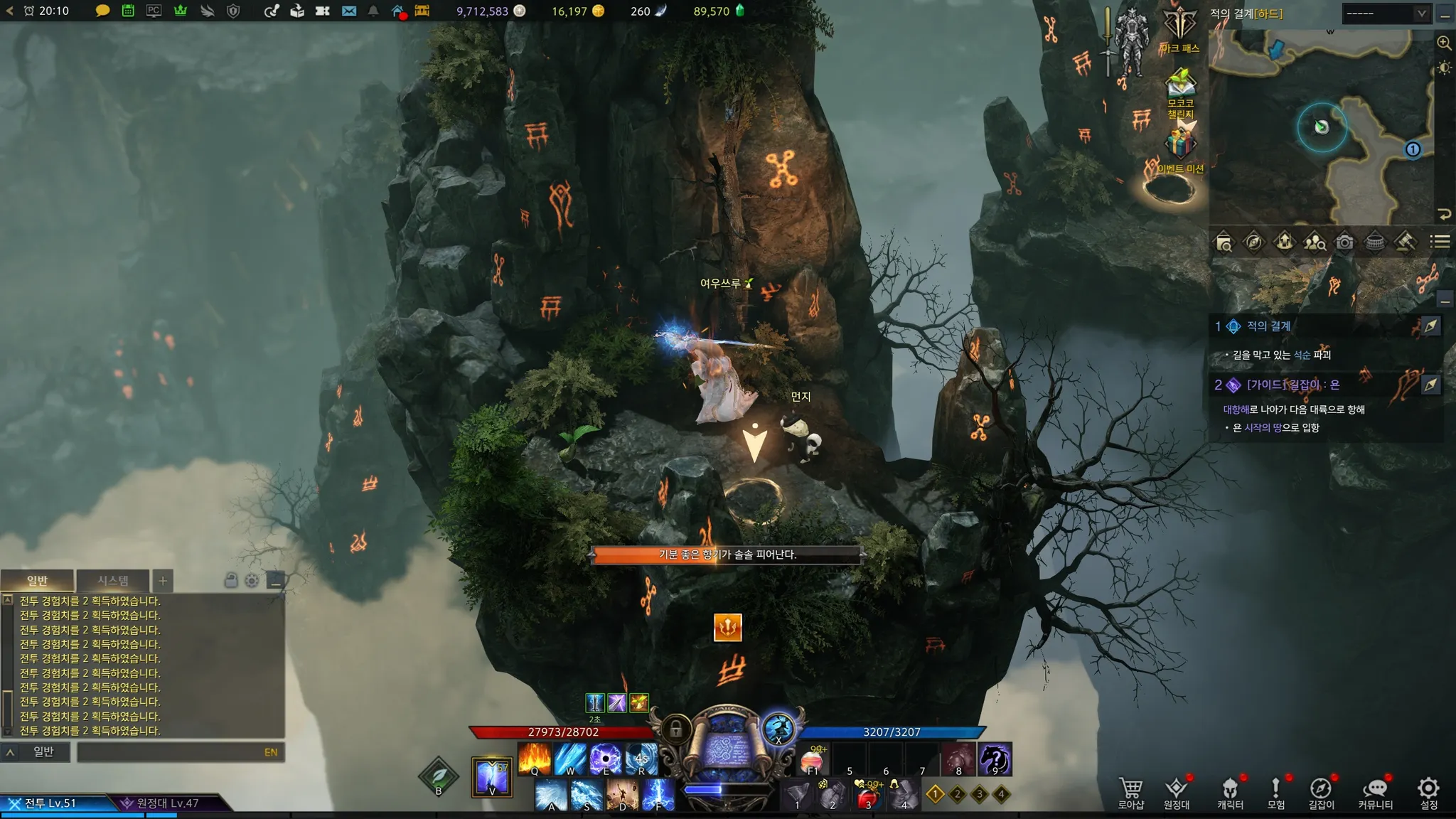The image size is (1456, 819).
Task: Open the 이벤트 미션 gift icon
Action: point(1180,146)
